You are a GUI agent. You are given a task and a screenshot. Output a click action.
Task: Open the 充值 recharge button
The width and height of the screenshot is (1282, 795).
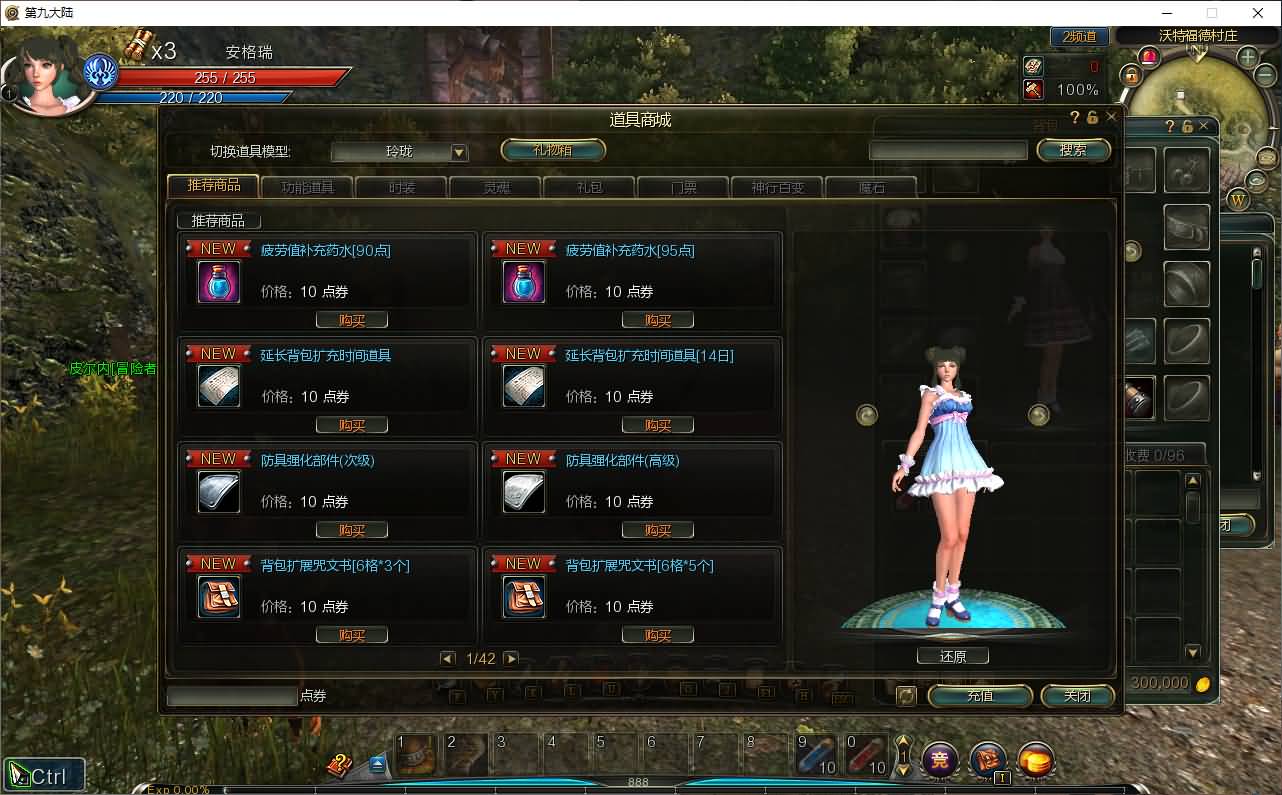(980, 695)
